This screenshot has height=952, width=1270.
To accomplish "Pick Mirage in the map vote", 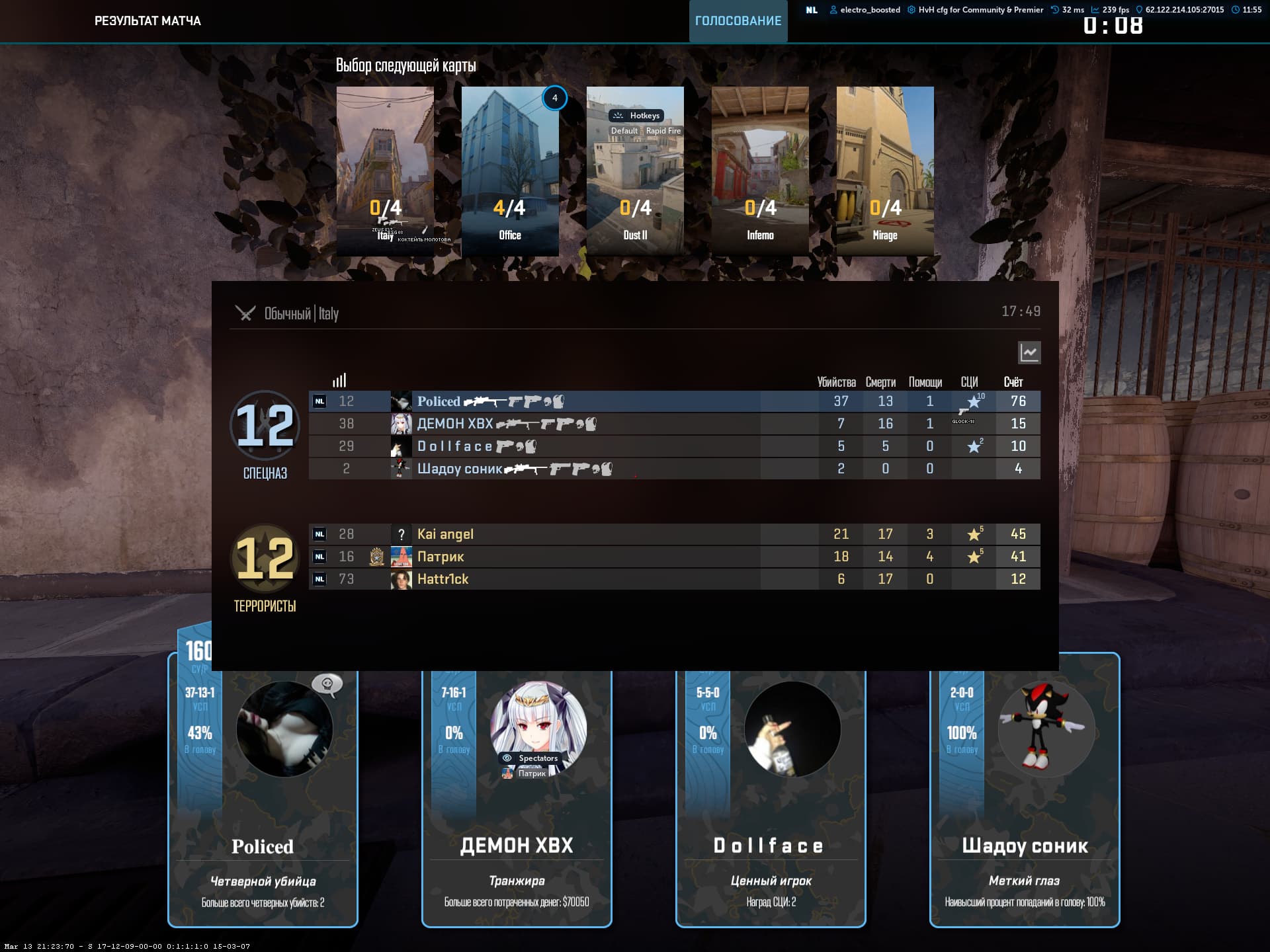I will [x=885, y=171].
